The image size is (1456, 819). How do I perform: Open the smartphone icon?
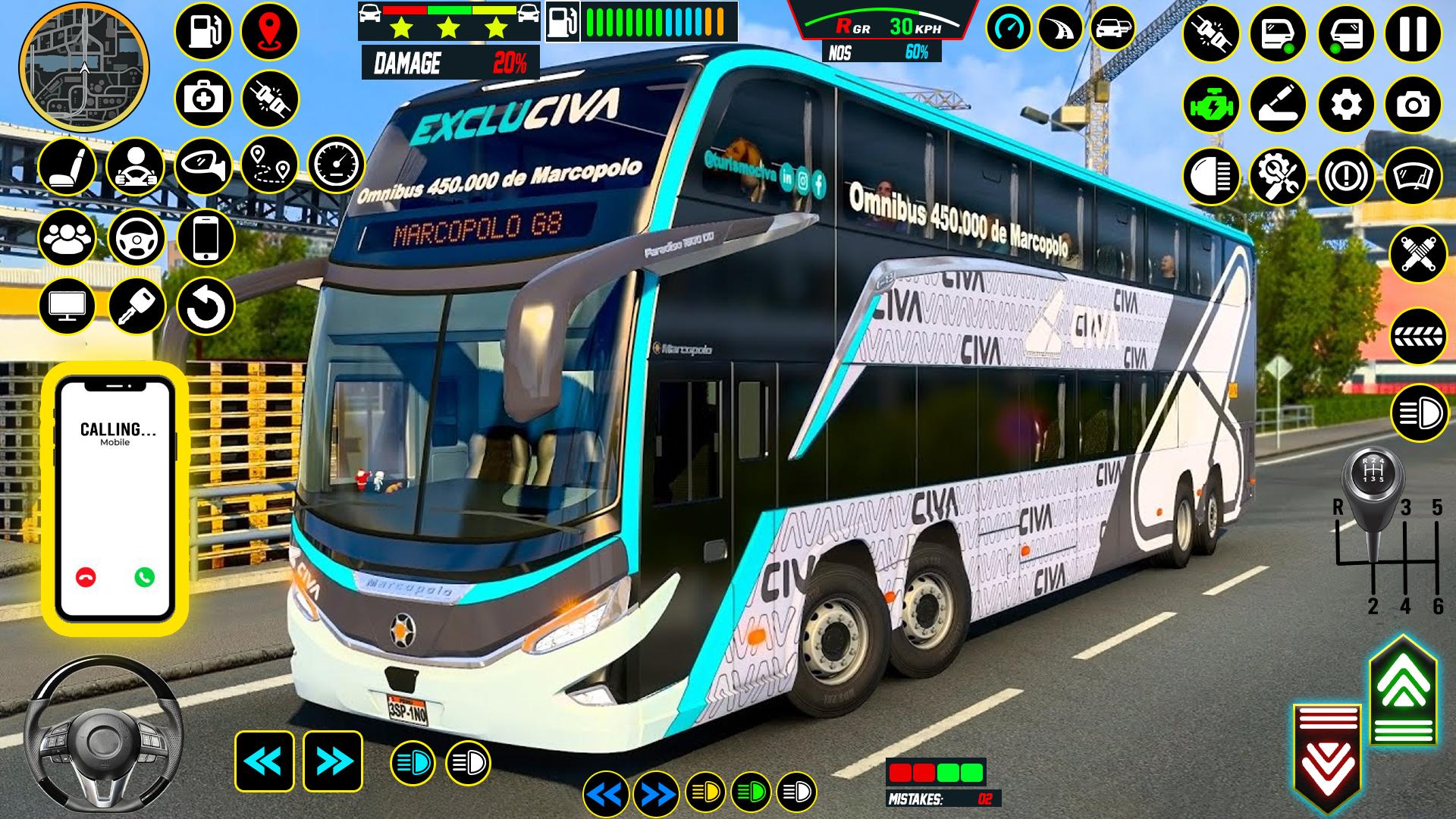point(206,237)
